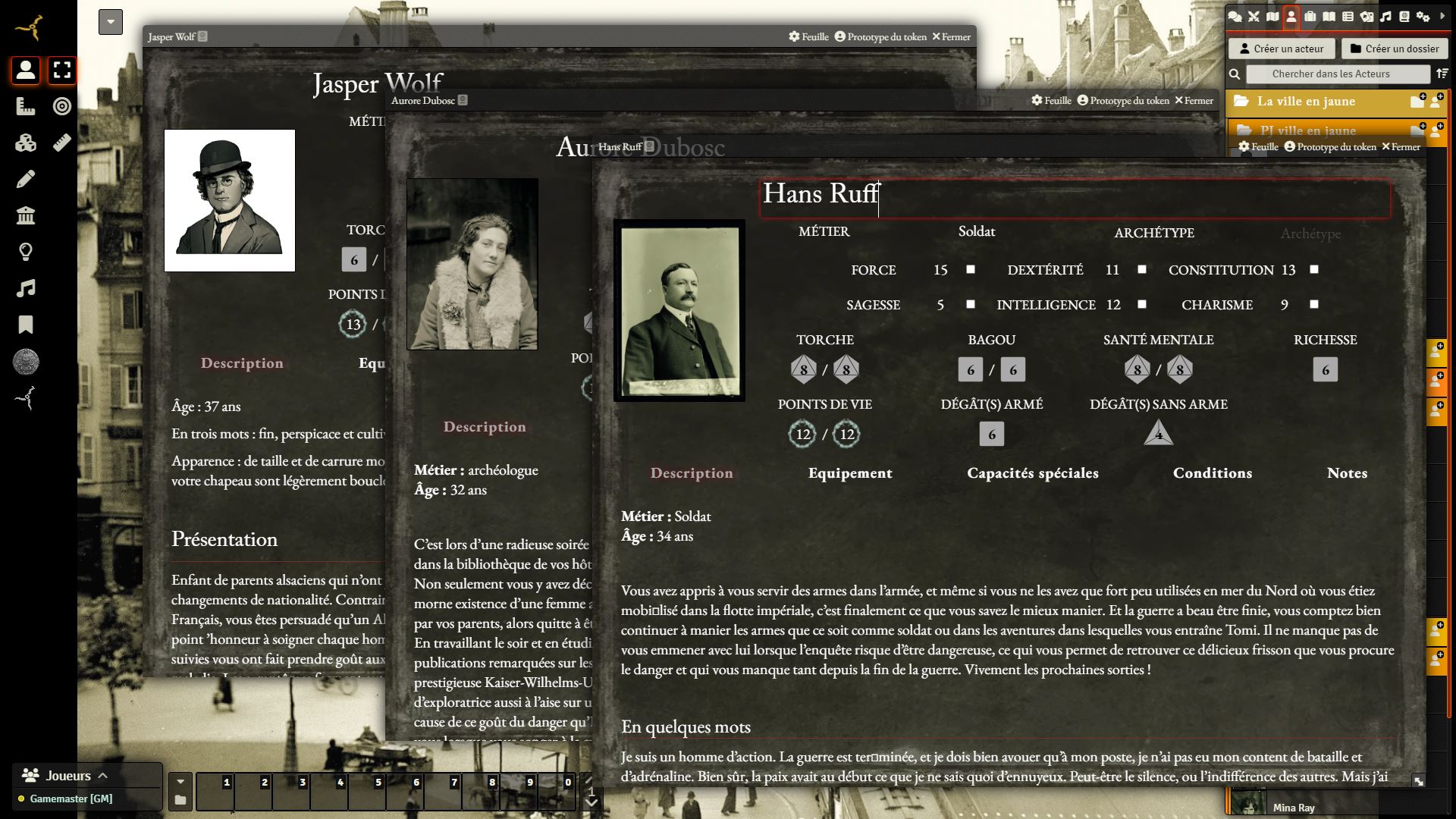Expand the La ville en jaune folder
The image size is (1456, 819).
[1306, 102]
